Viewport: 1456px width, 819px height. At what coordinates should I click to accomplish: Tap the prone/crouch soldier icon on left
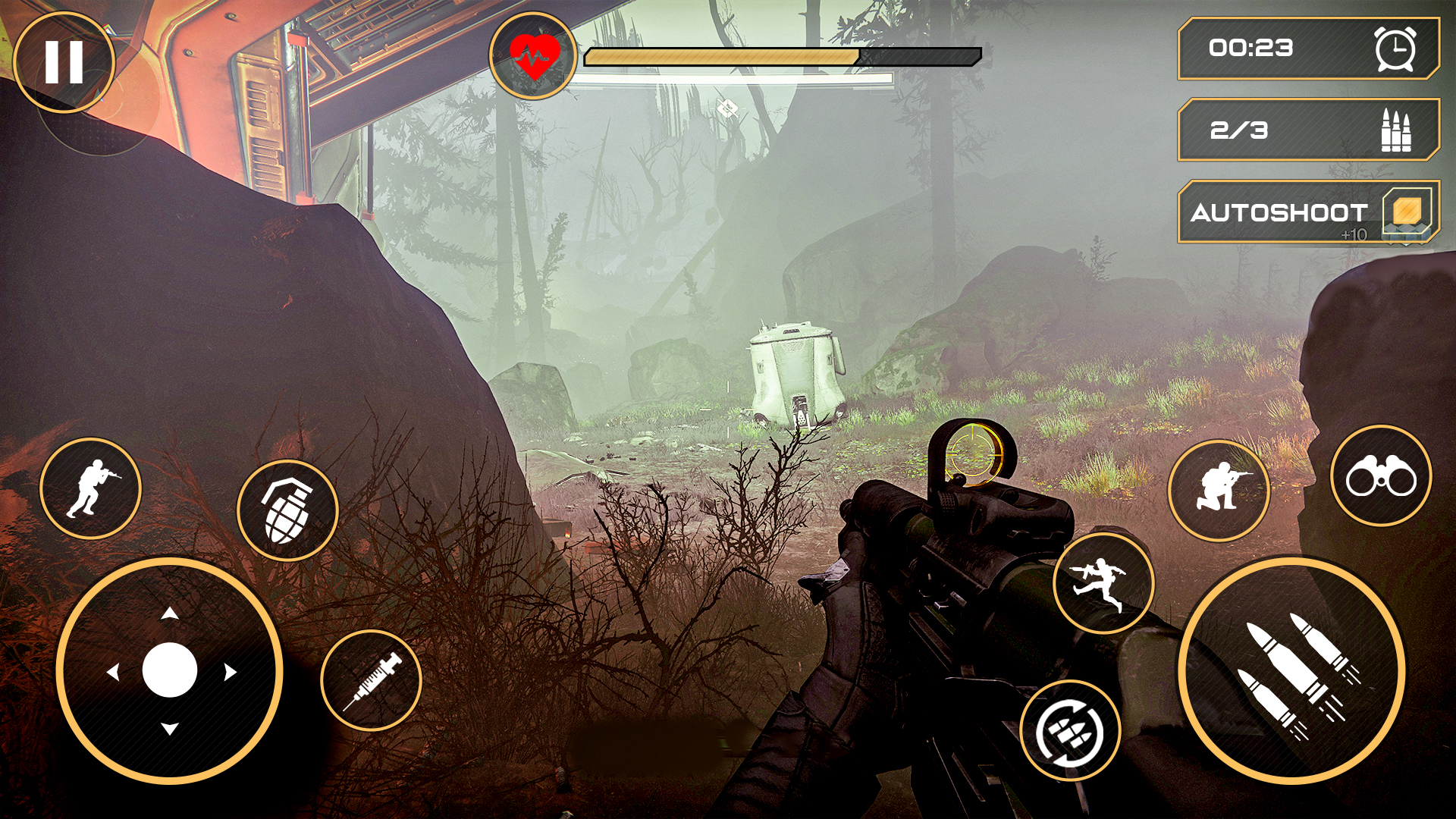[x=91, y=489]
